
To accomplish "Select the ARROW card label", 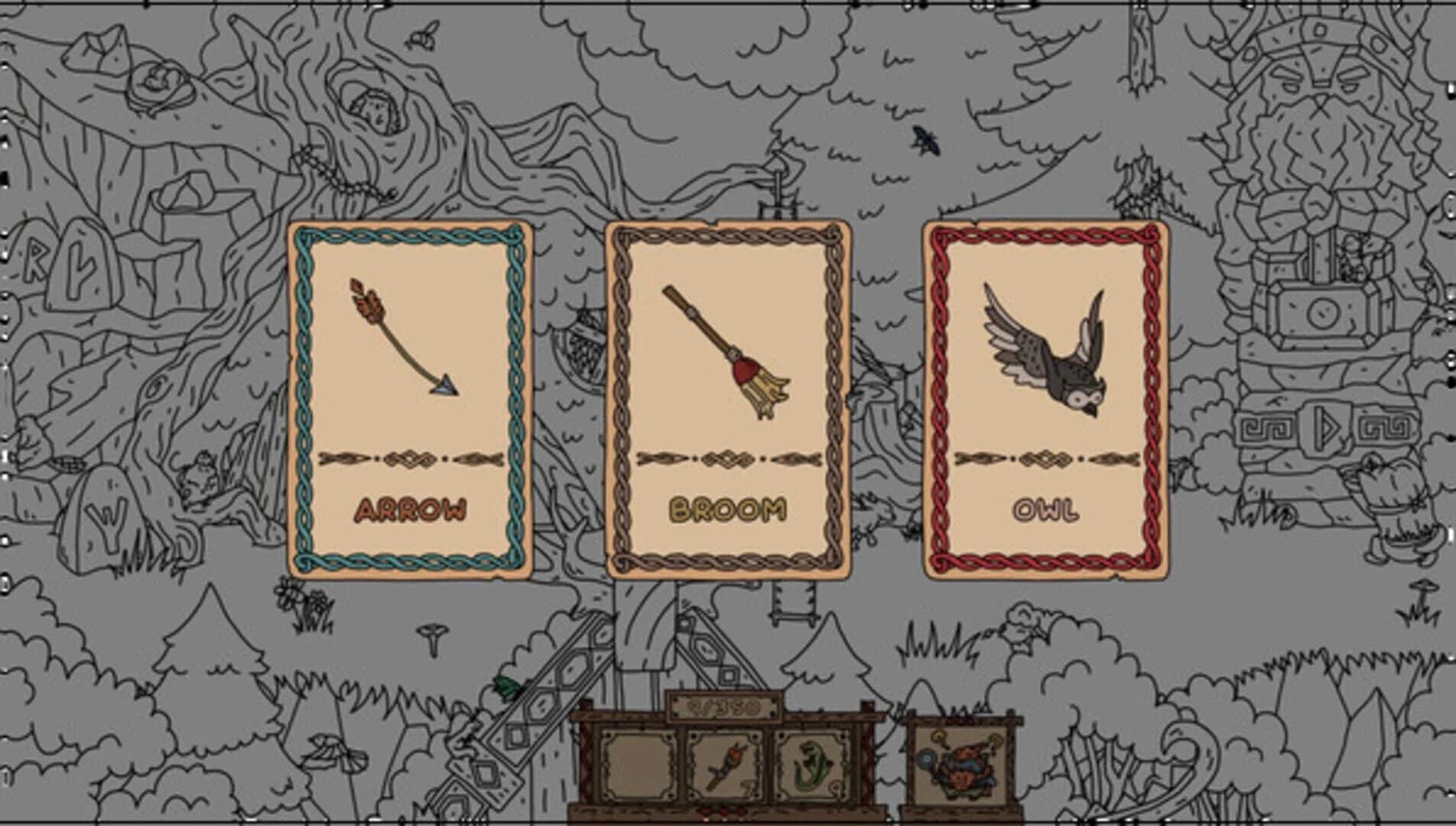I will (x=413, y=507).
